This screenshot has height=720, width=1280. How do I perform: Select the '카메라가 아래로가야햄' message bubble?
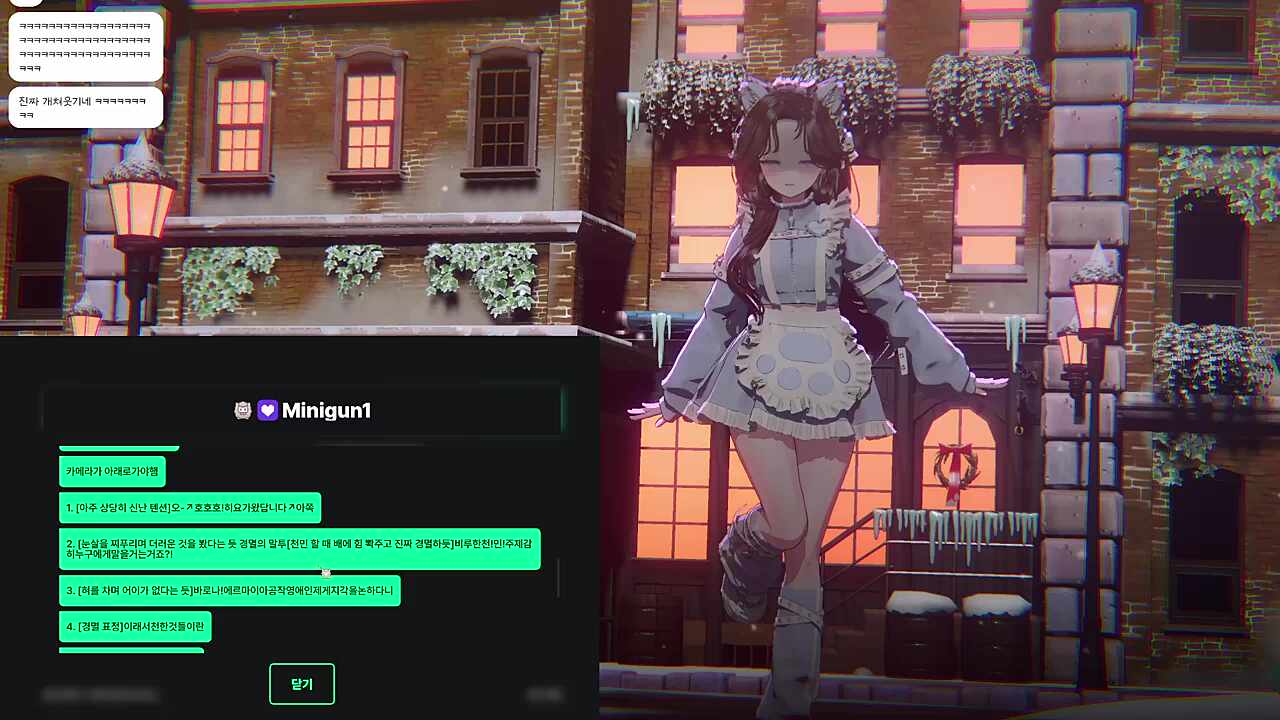click(112, 471)
